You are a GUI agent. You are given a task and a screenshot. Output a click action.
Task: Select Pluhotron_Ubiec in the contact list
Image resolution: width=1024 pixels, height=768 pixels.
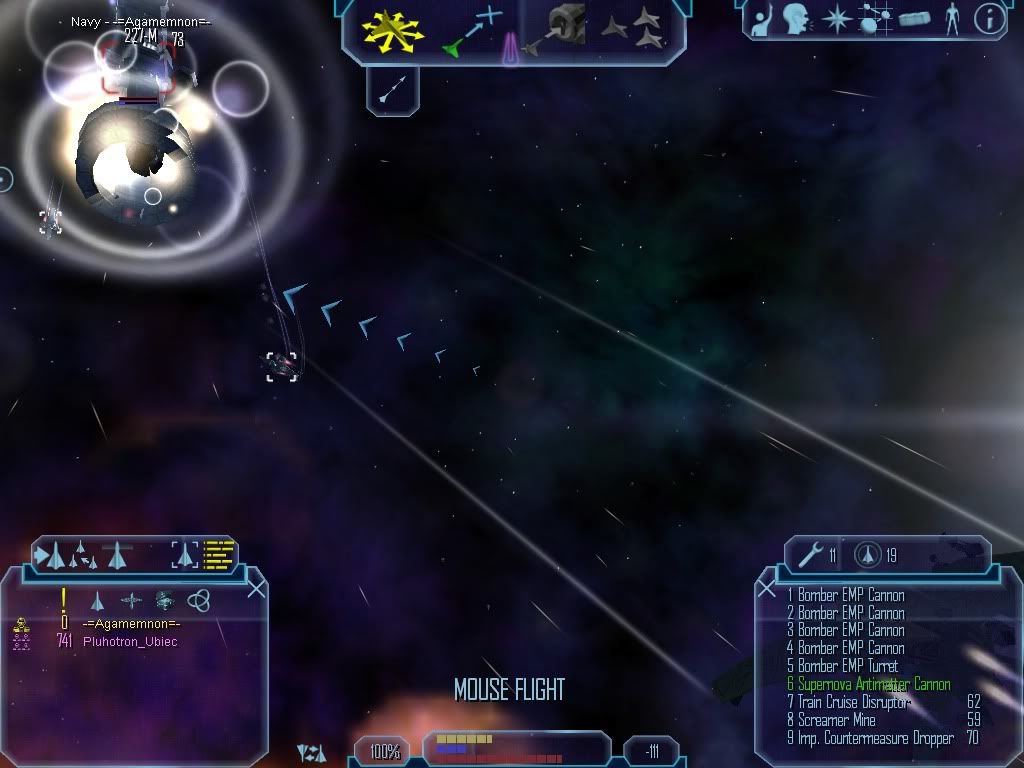tap(130, 642)
